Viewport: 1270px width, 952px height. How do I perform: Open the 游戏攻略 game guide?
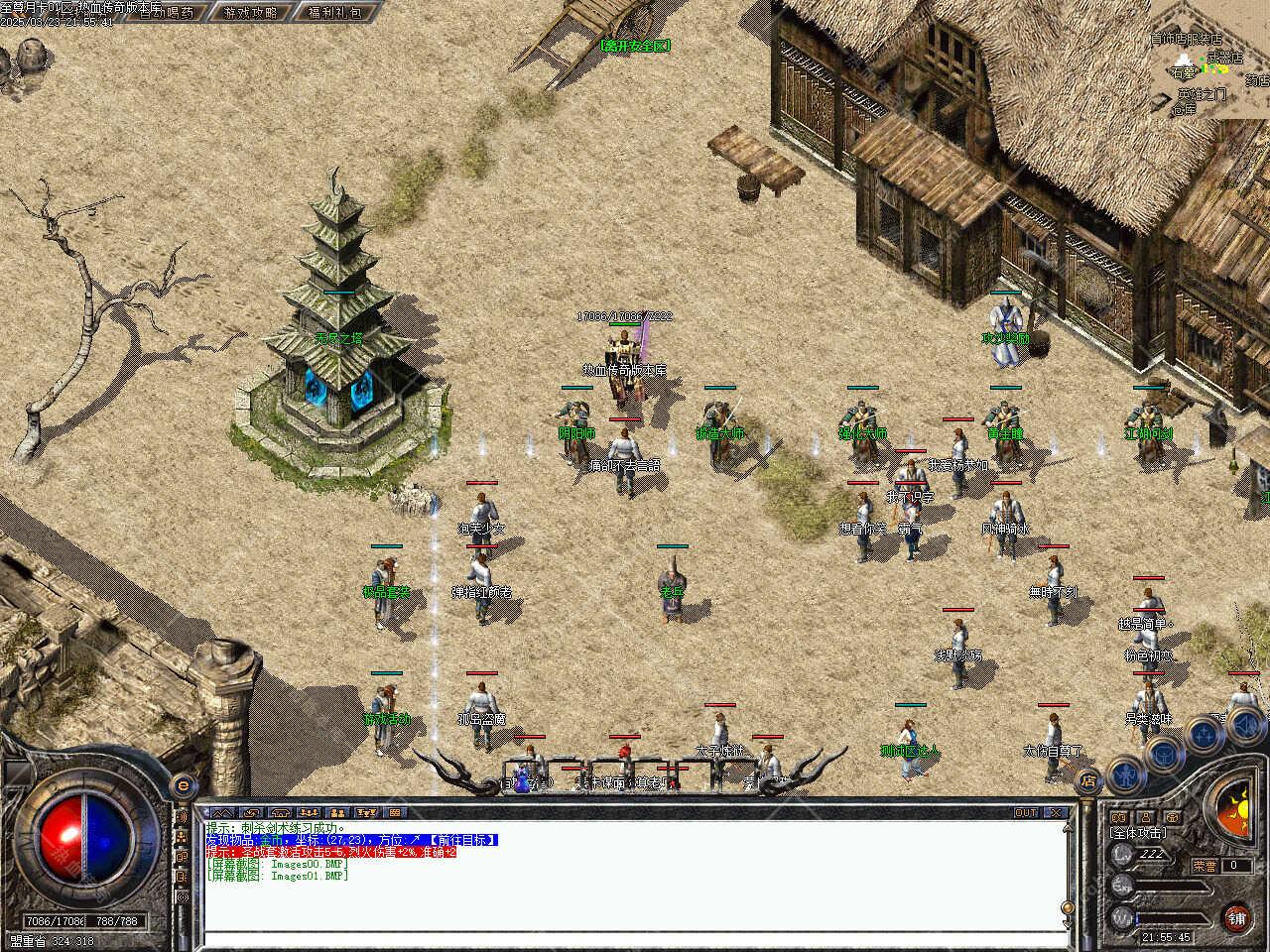coord(251,13)
